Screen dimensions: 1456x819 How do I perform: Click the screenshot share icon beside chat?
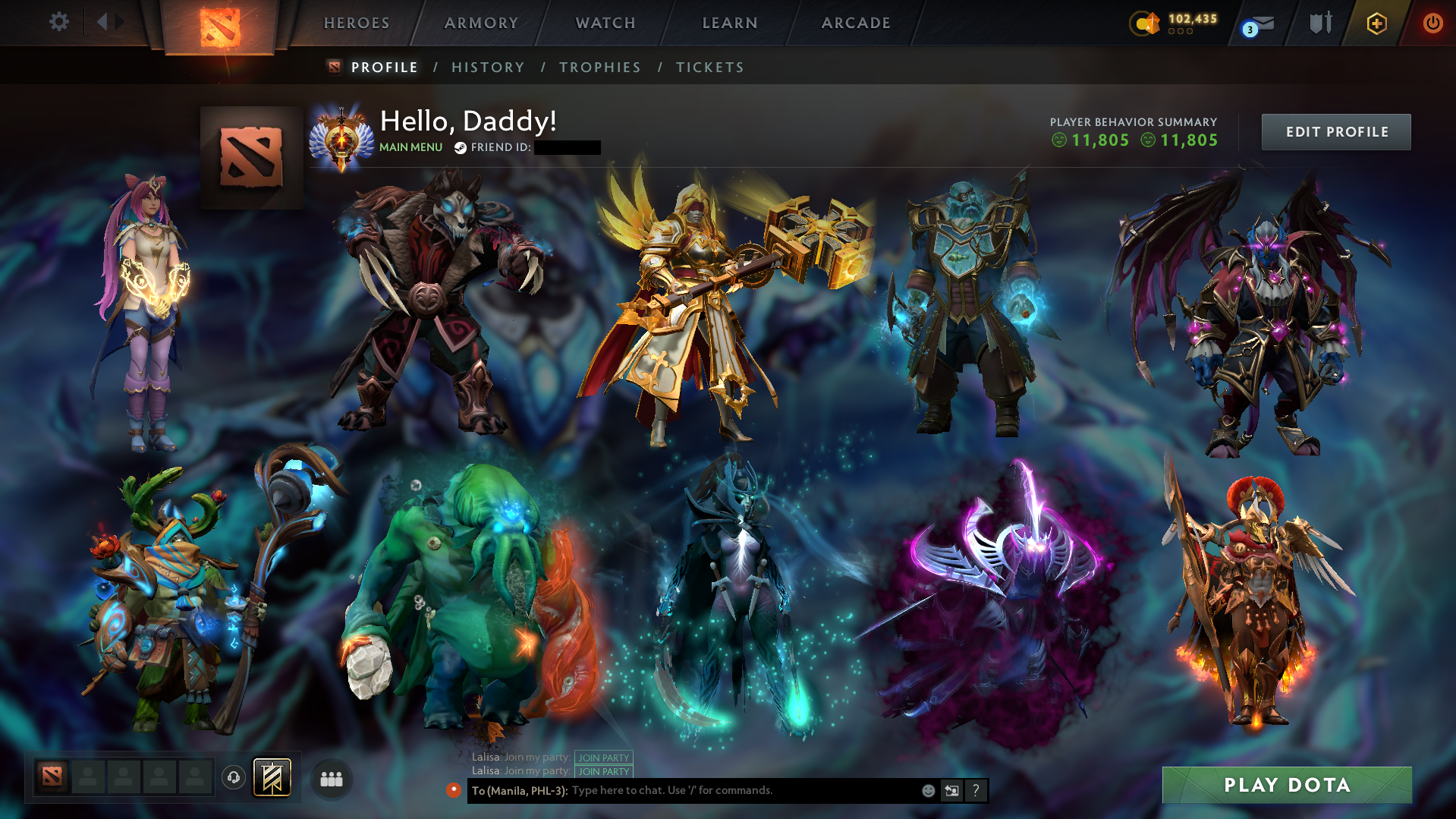click(952, 790)
